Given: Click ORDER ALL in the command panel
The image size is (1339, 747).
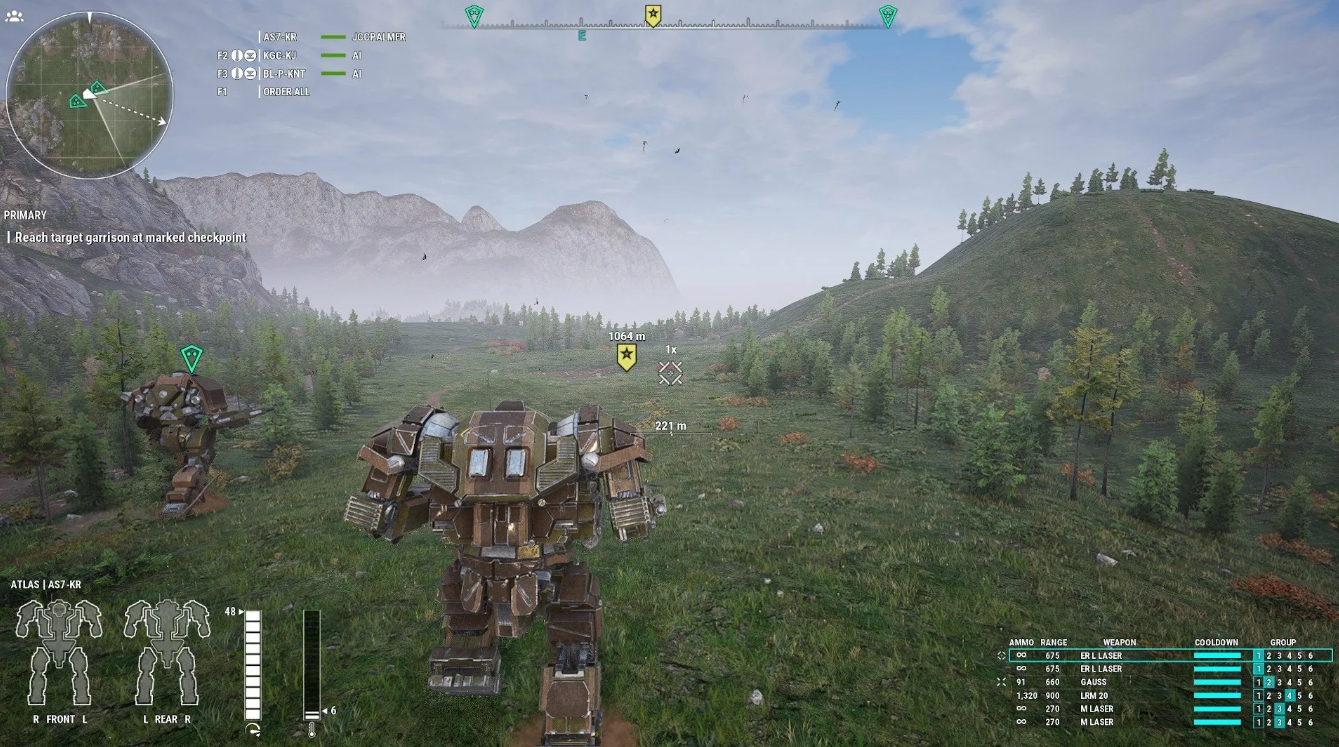Looking at the screenshot, I should pyautogui.click(x=287, y=91).
